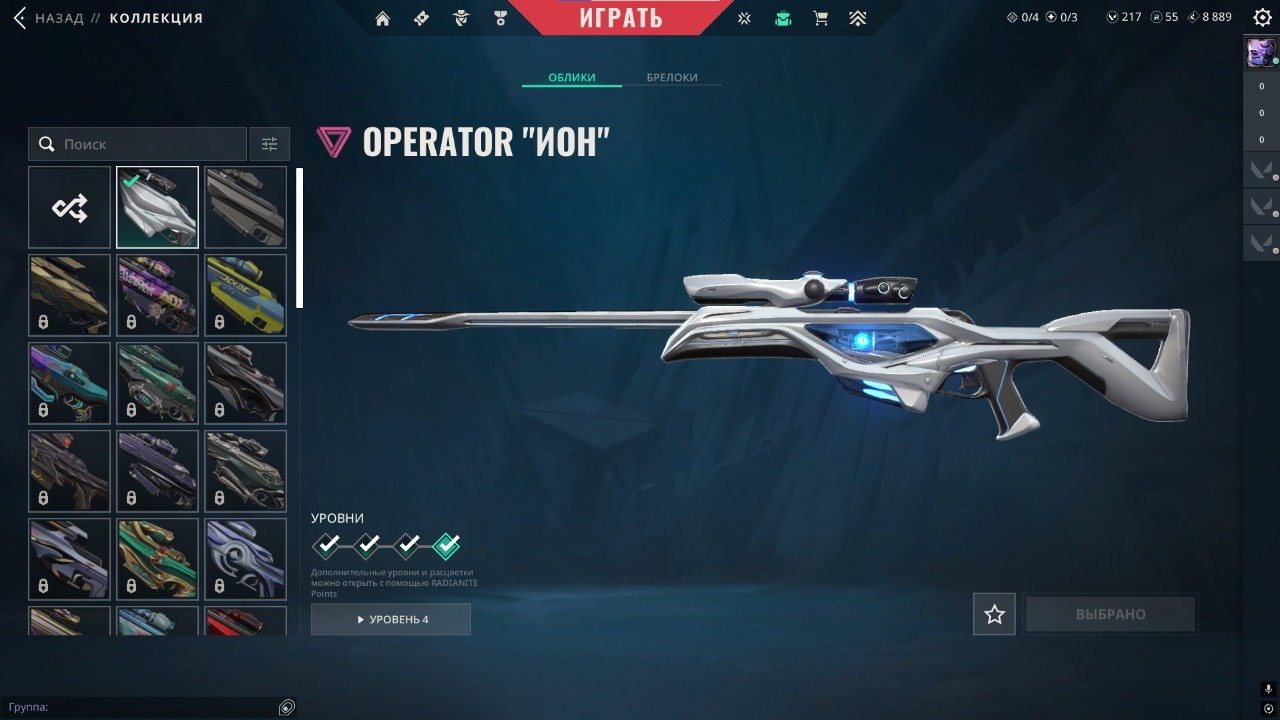Open the home screen icon
The height and width of the screenshot is (720, 1280).
pyautogui.click(x=384, y=18)
